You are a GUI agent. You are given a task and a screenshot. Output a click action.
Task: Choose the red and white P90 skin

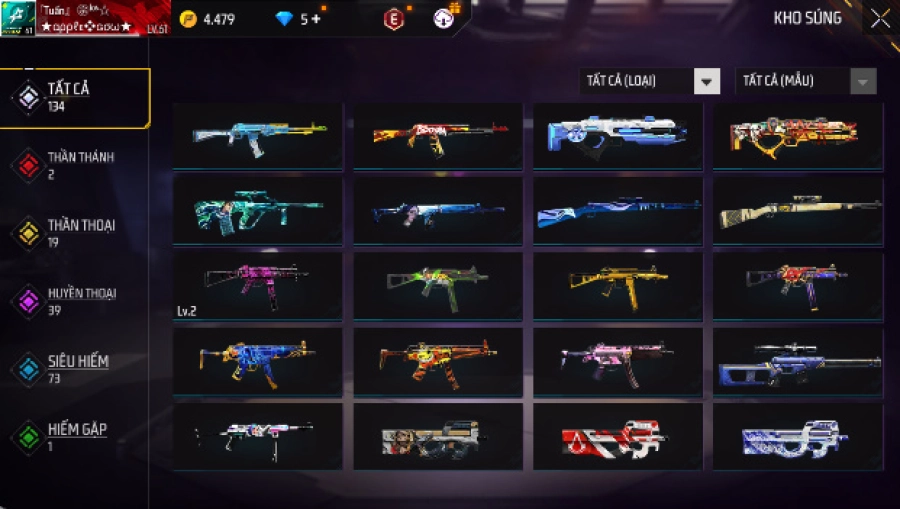617,437
